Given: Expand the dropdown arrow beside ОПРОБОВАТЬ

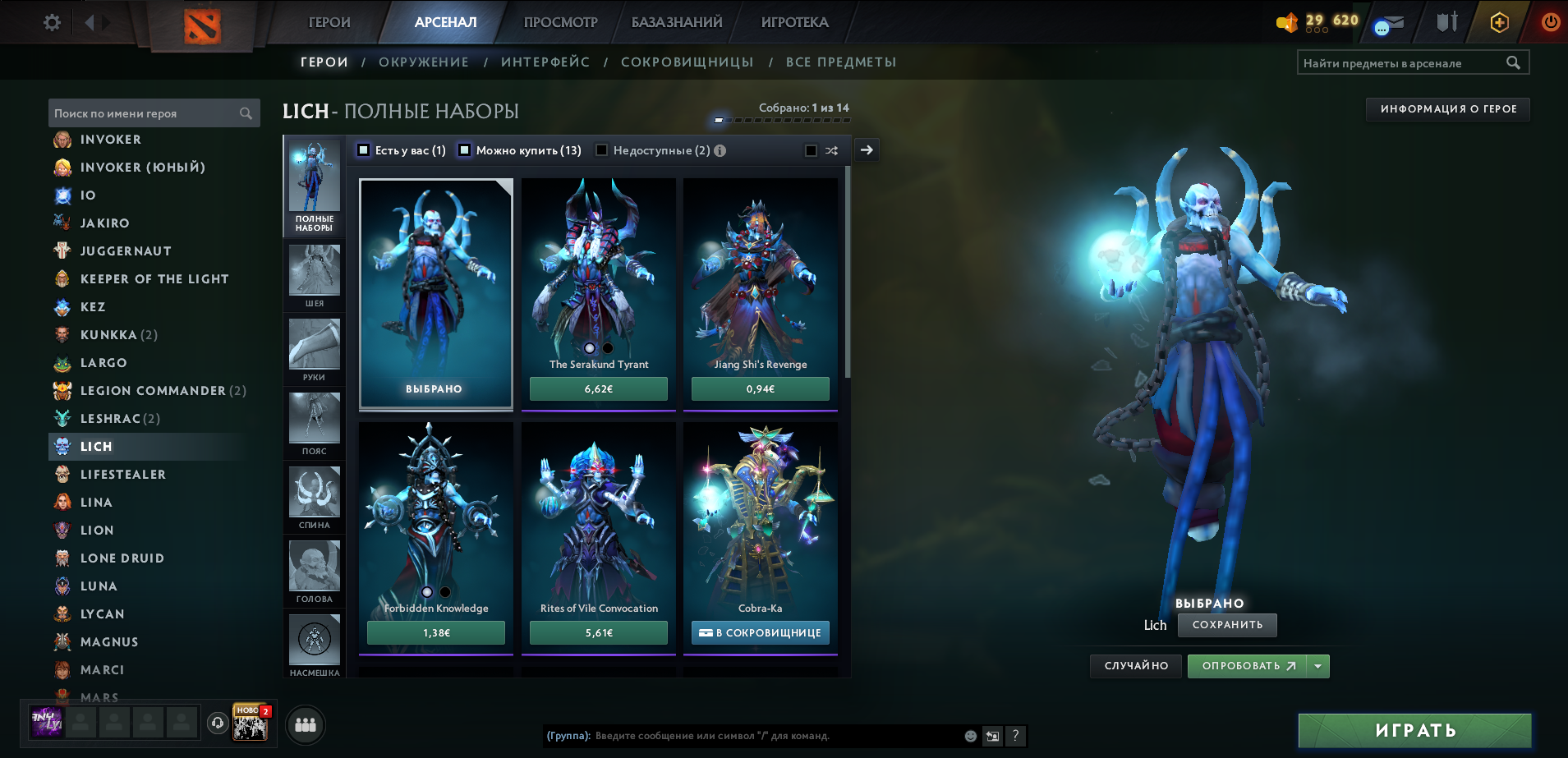Looking at the screenshot, I should (x=1319, y=666).
